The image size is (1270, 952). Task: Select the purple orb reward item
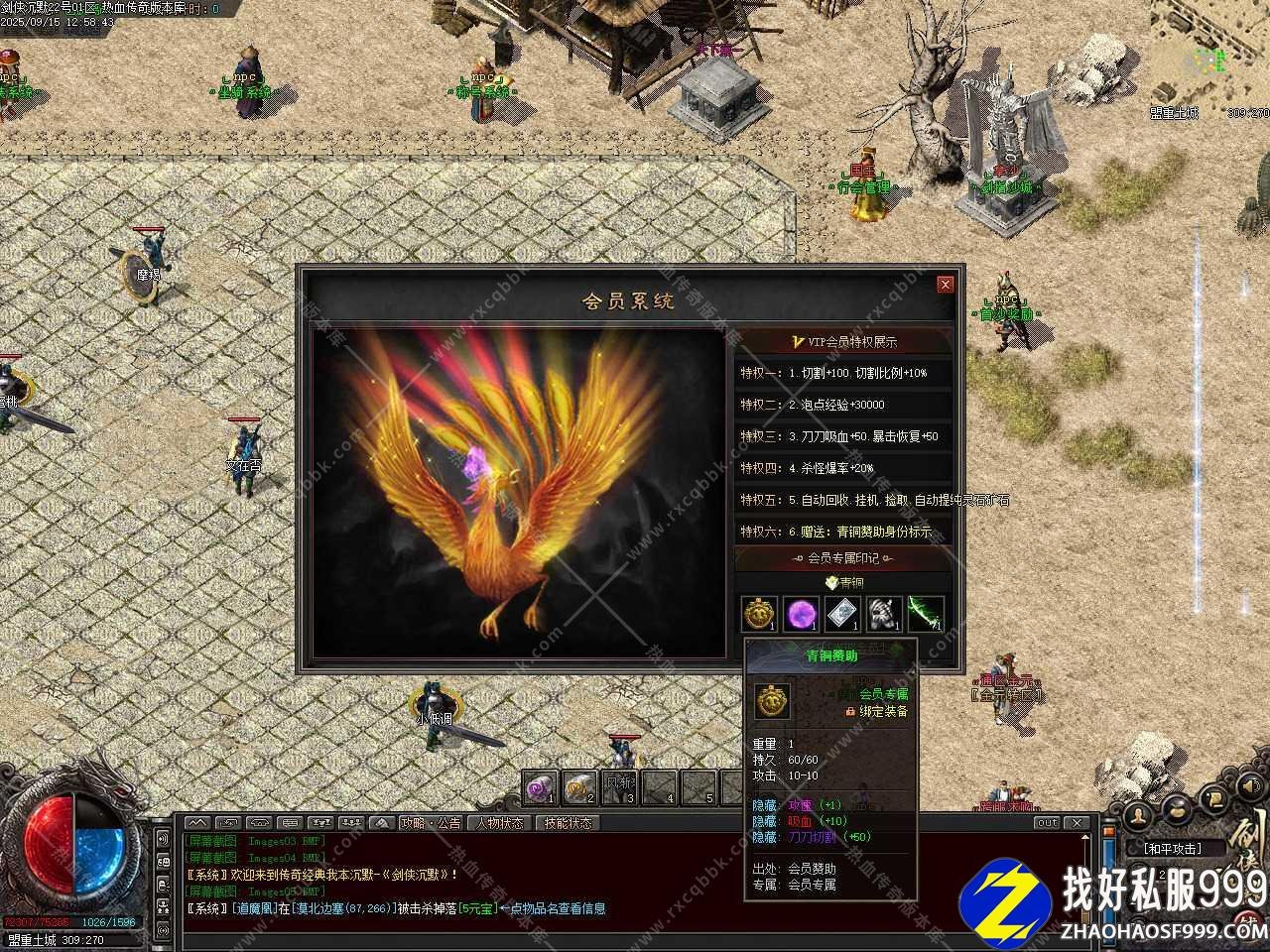click(x=801, y=614)
